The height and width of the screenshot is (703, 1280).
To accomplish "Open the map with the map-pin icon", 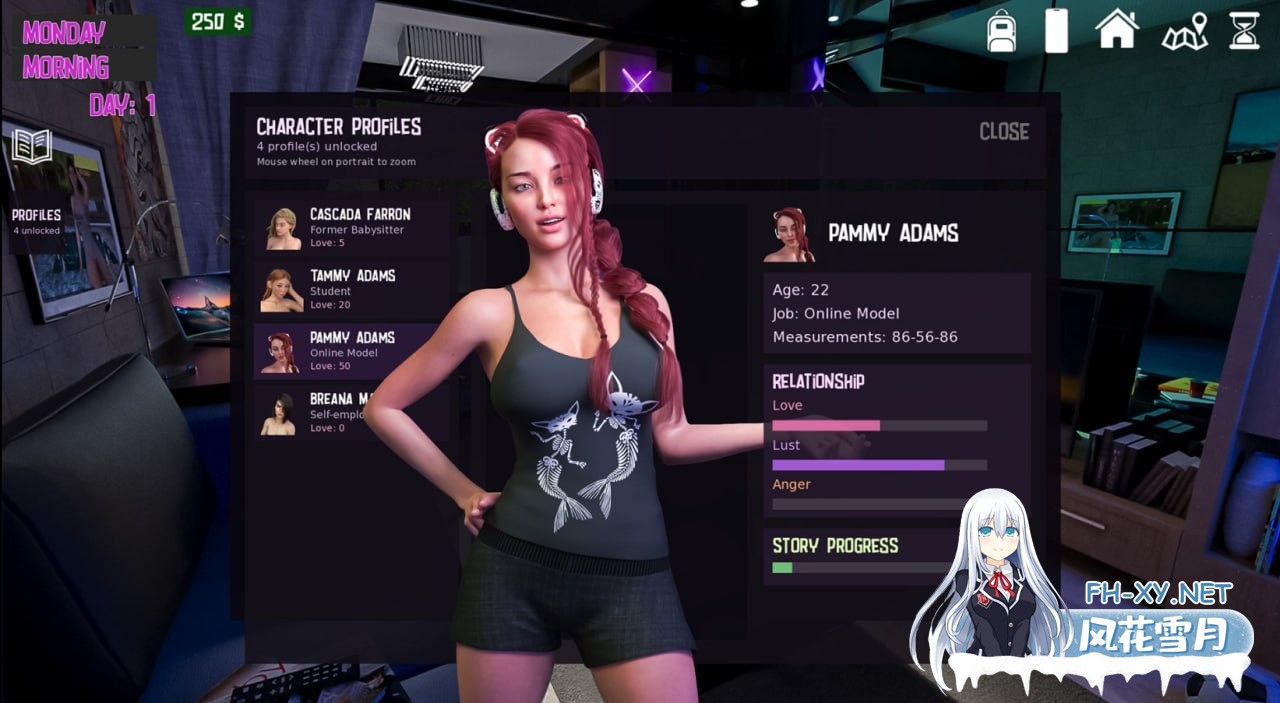I will [1185, 31].
